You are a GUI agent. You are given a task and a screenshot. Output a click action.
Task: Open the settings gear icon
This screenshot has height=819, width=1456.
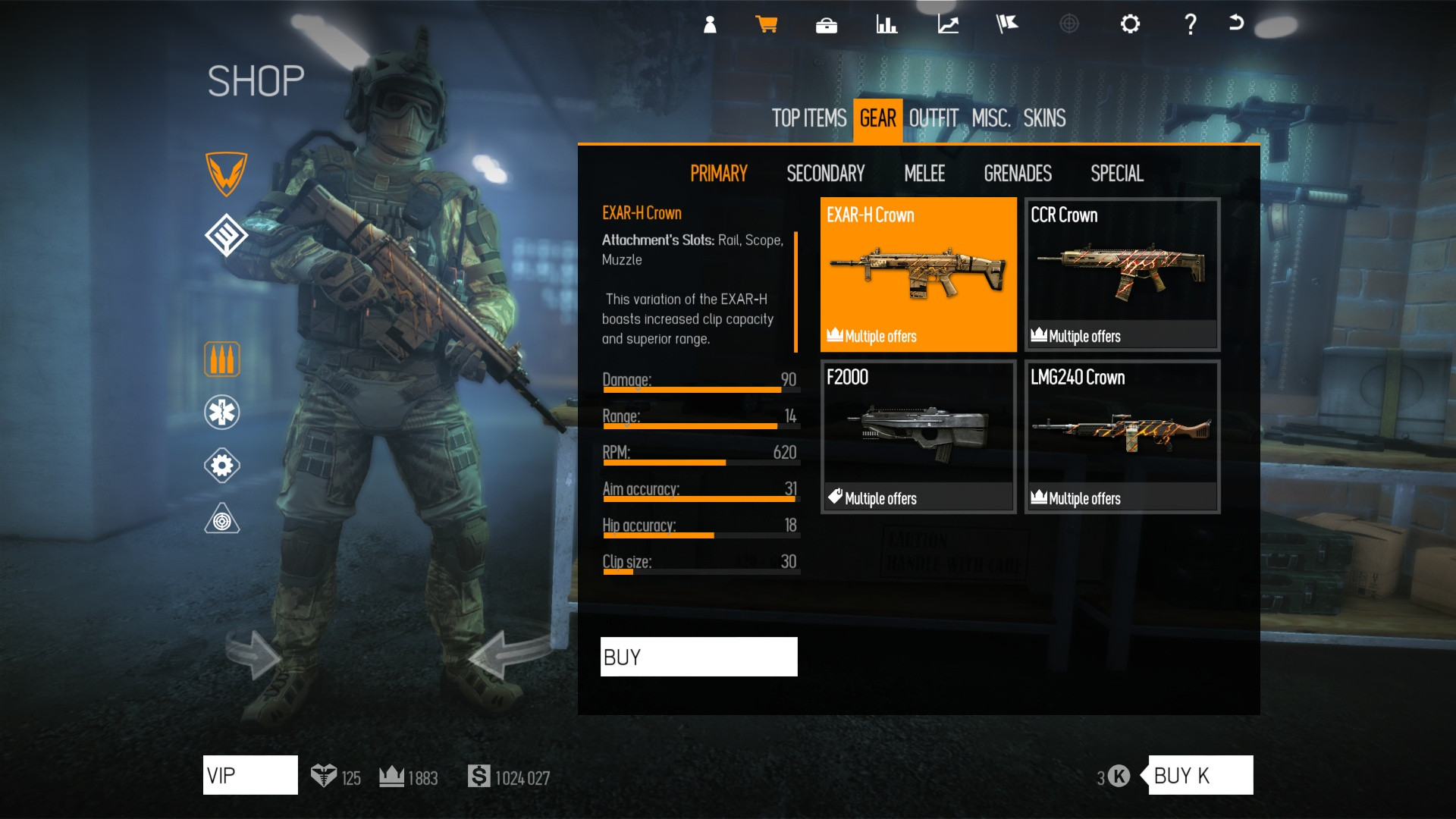(x=1130, y=24)
